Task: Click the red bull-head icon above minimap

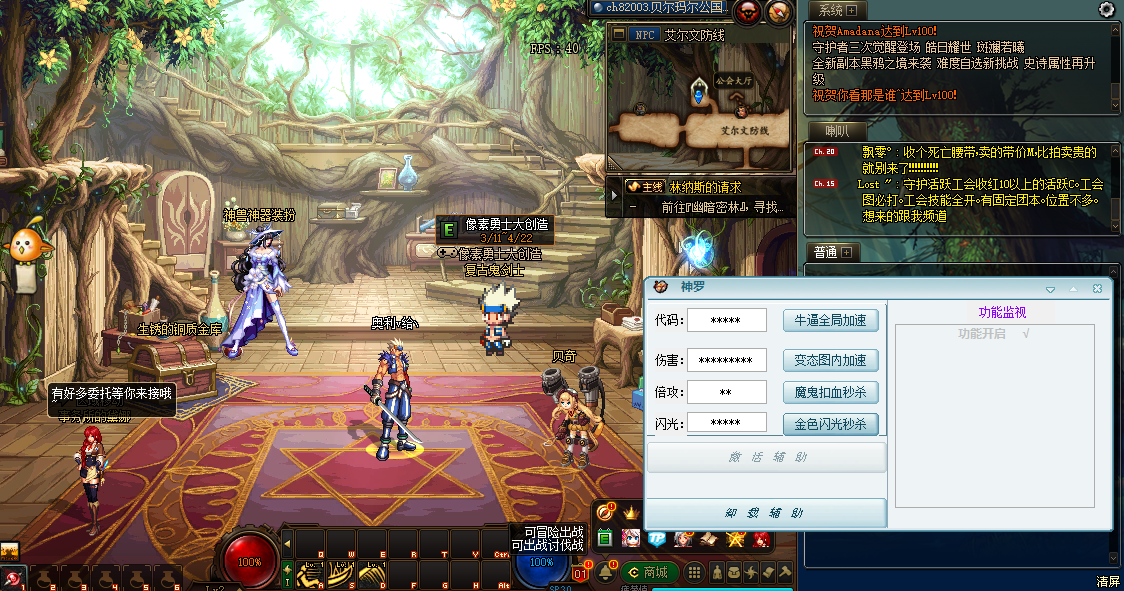Action: click(748, 11)
